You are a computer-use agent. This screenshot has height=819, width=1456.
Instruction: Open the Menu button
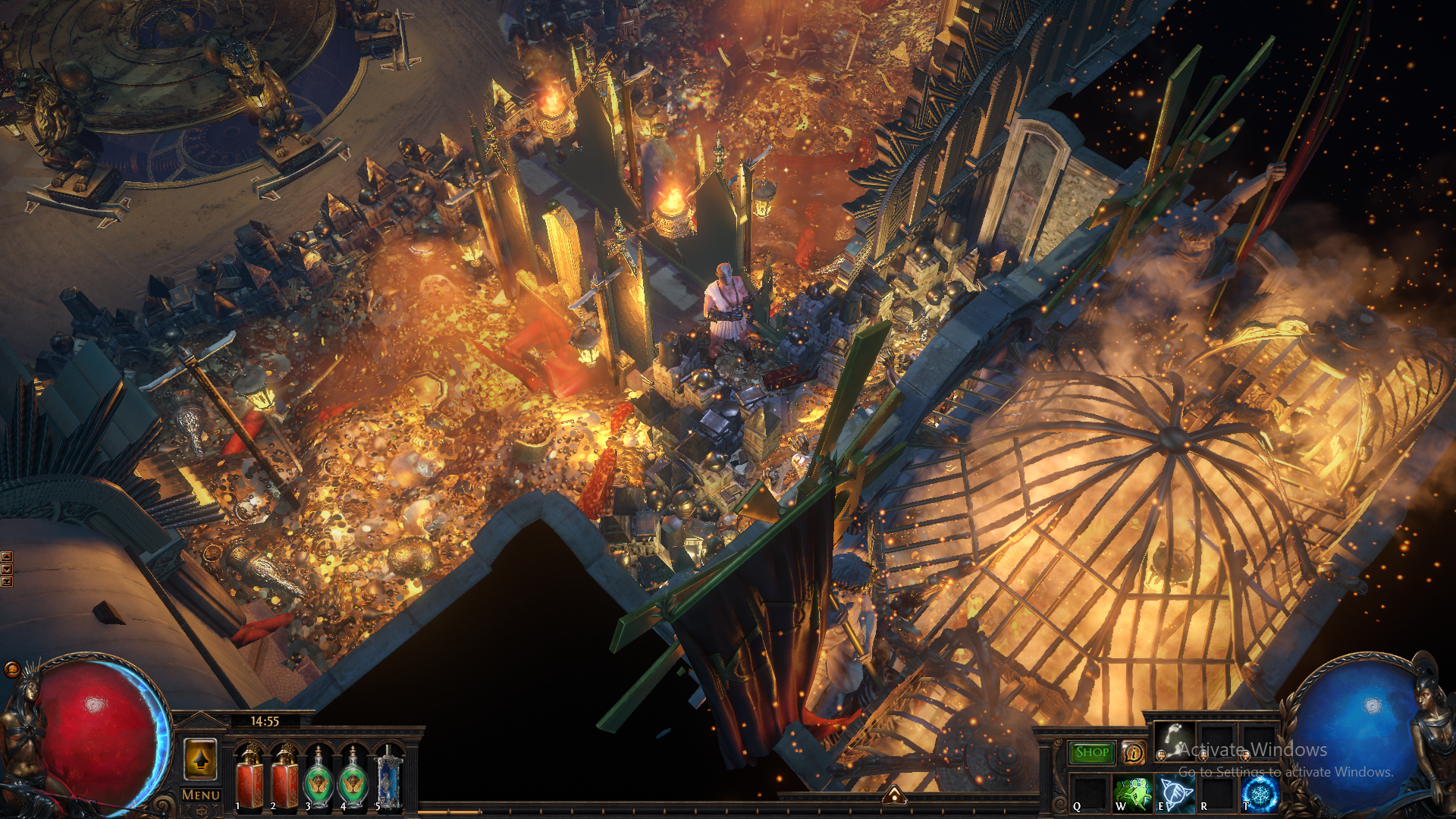click(x=201, y=795)
